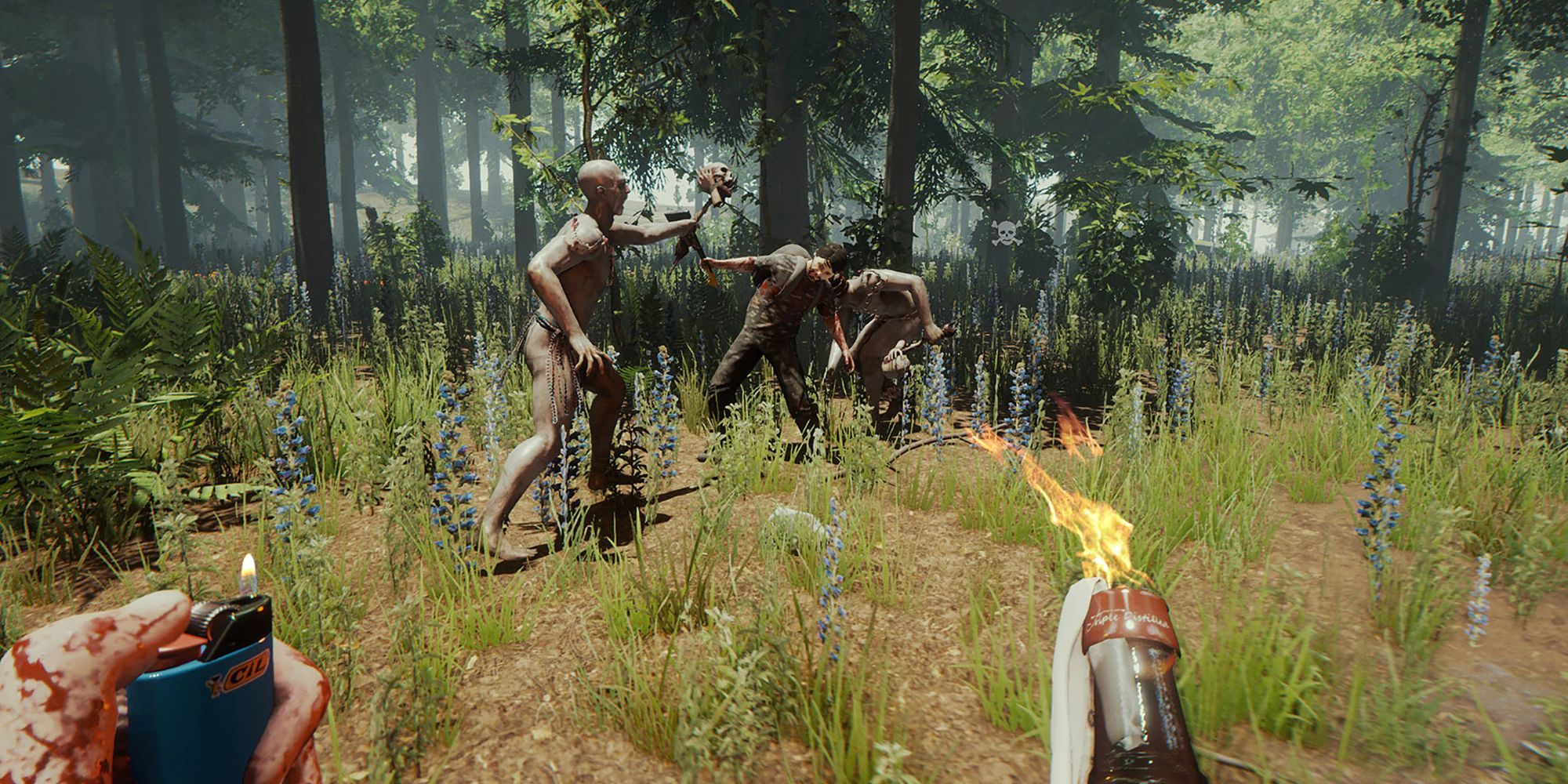Image resolution: width=1568 pixels, height=784 pixels.
Task: Click the white skull and crossbones marker
Action: 1007,233
